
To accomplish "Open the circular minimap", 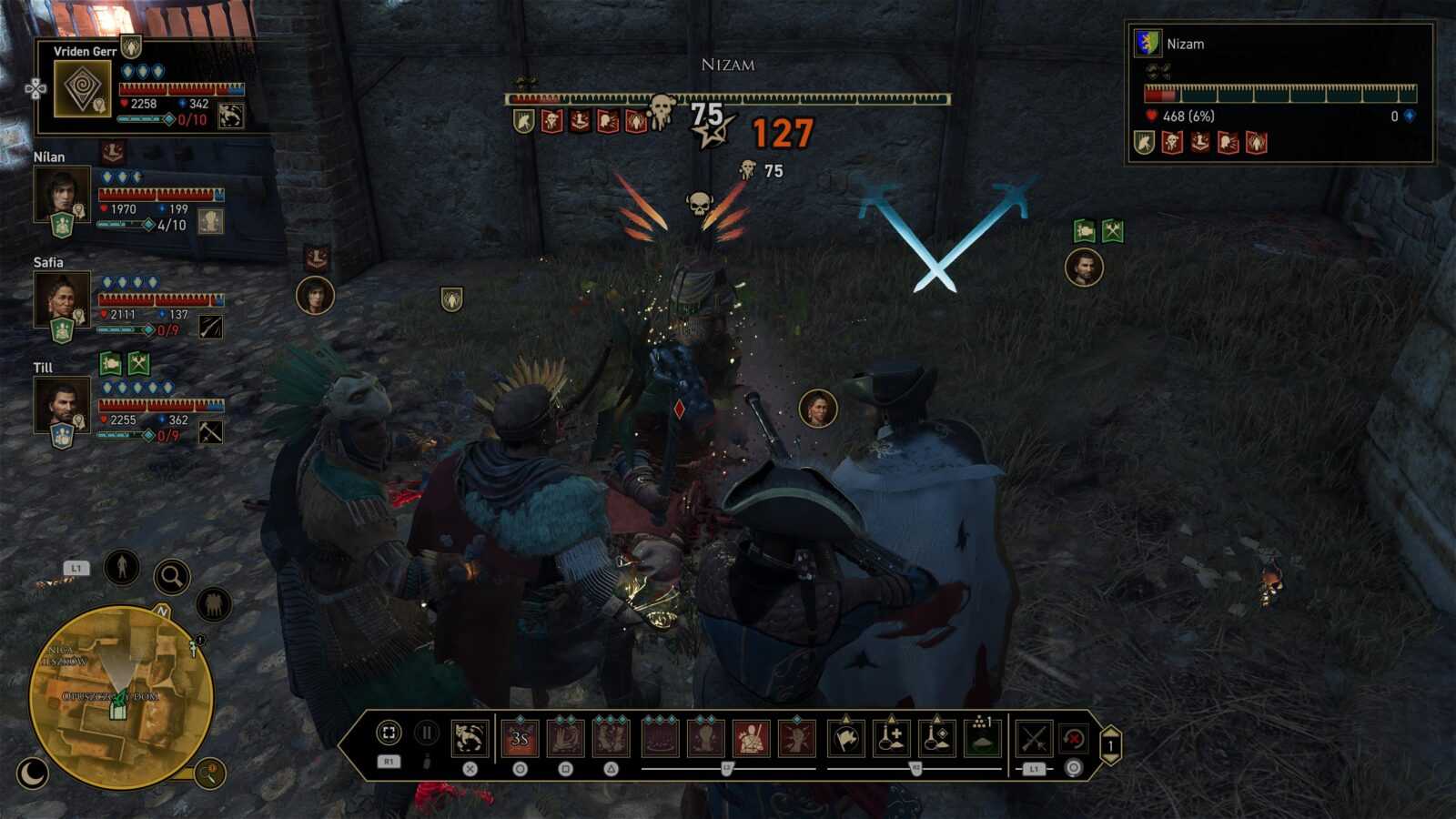I will tap(121, 697).
